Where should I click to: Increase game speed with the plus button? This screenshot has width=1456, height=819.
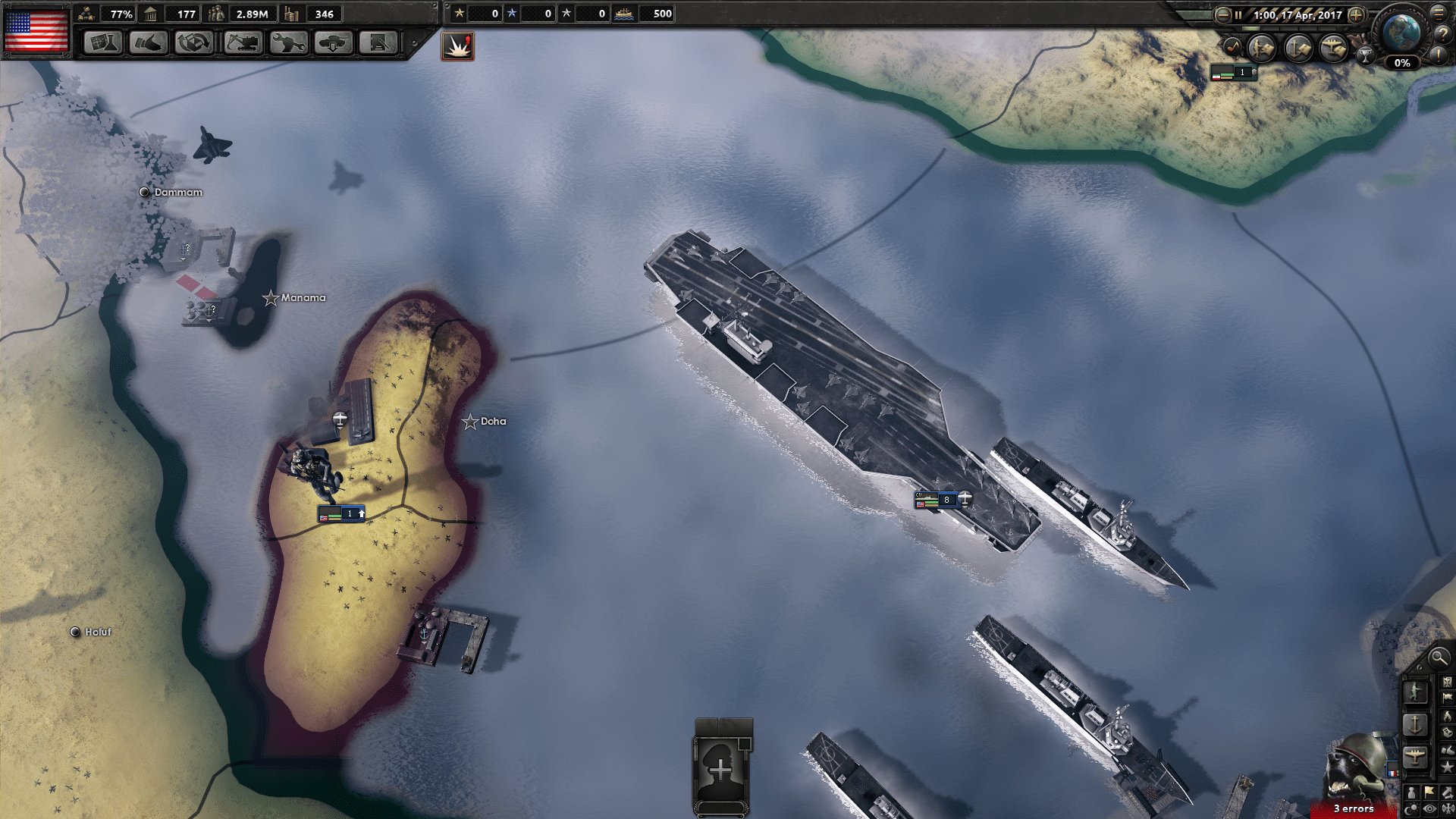[x=1356, y=14]
